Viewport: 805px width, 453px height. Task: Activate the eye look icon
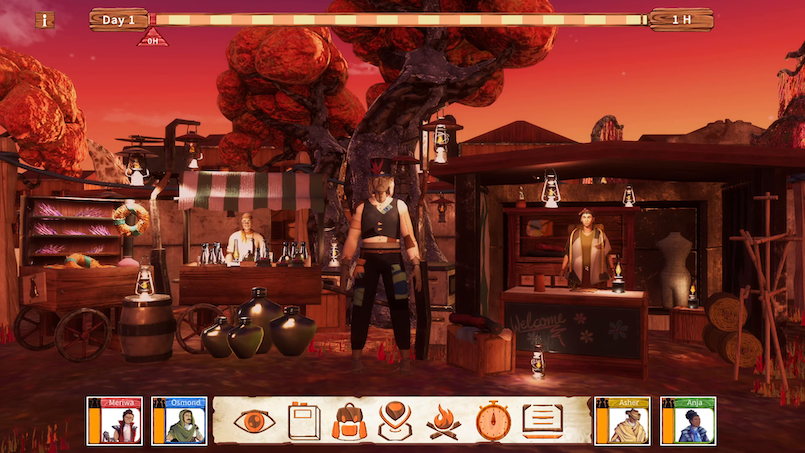pyautogui.click(x=255, y=421)
